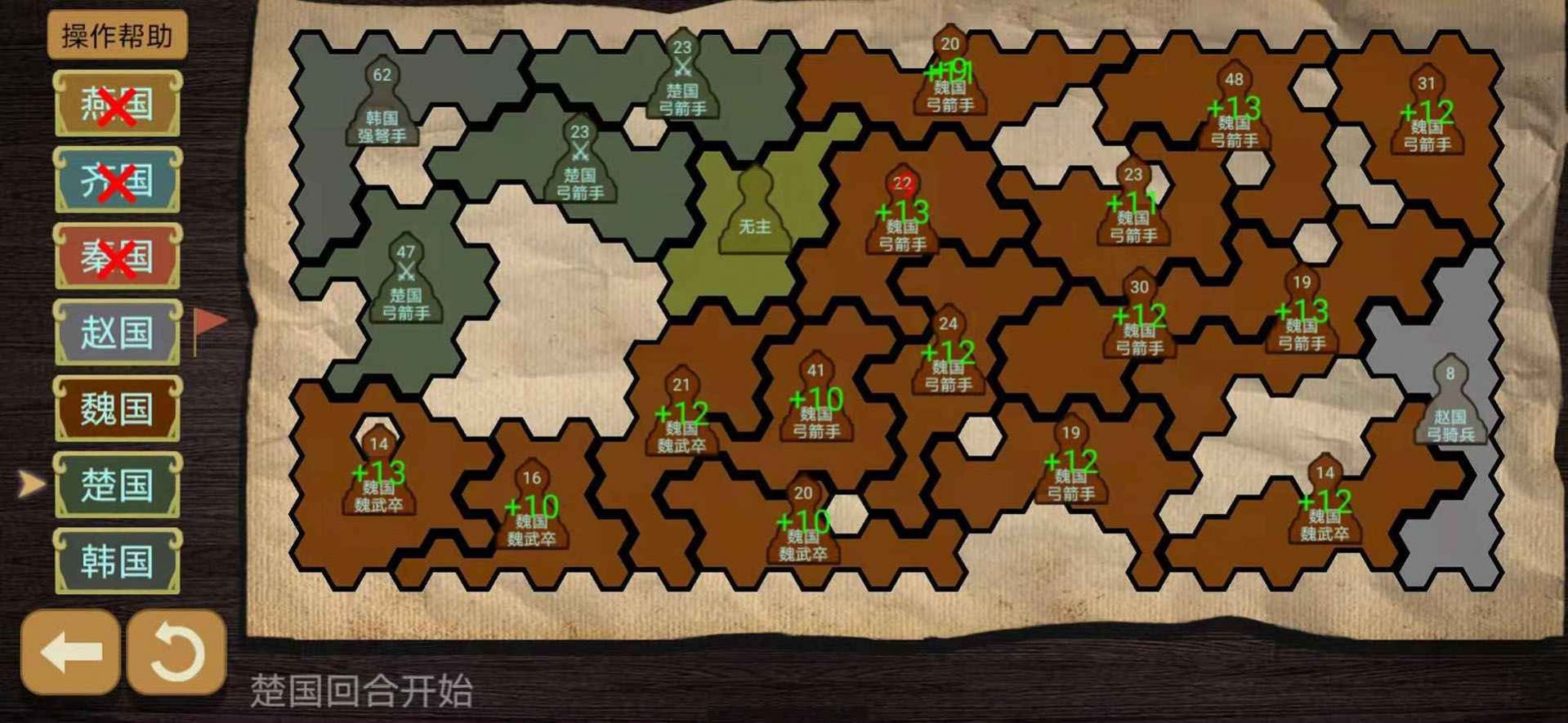Switch to the 魏国 faction entry
1568x723 pixels.
(x=117, y=408)
